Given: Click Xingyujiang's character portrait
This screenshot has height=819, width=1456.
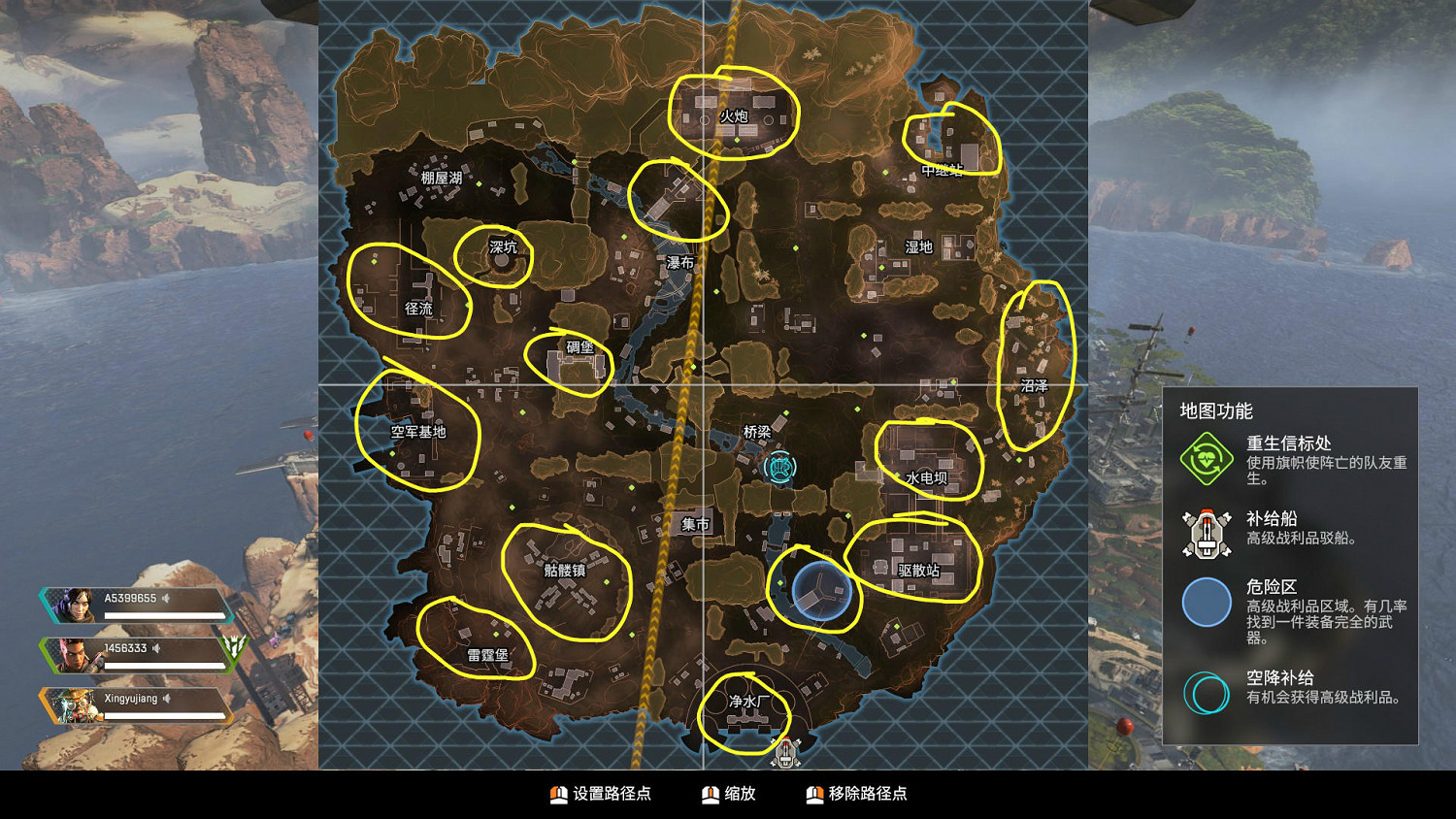Looking at the screenshot, I should coord(76,704).
